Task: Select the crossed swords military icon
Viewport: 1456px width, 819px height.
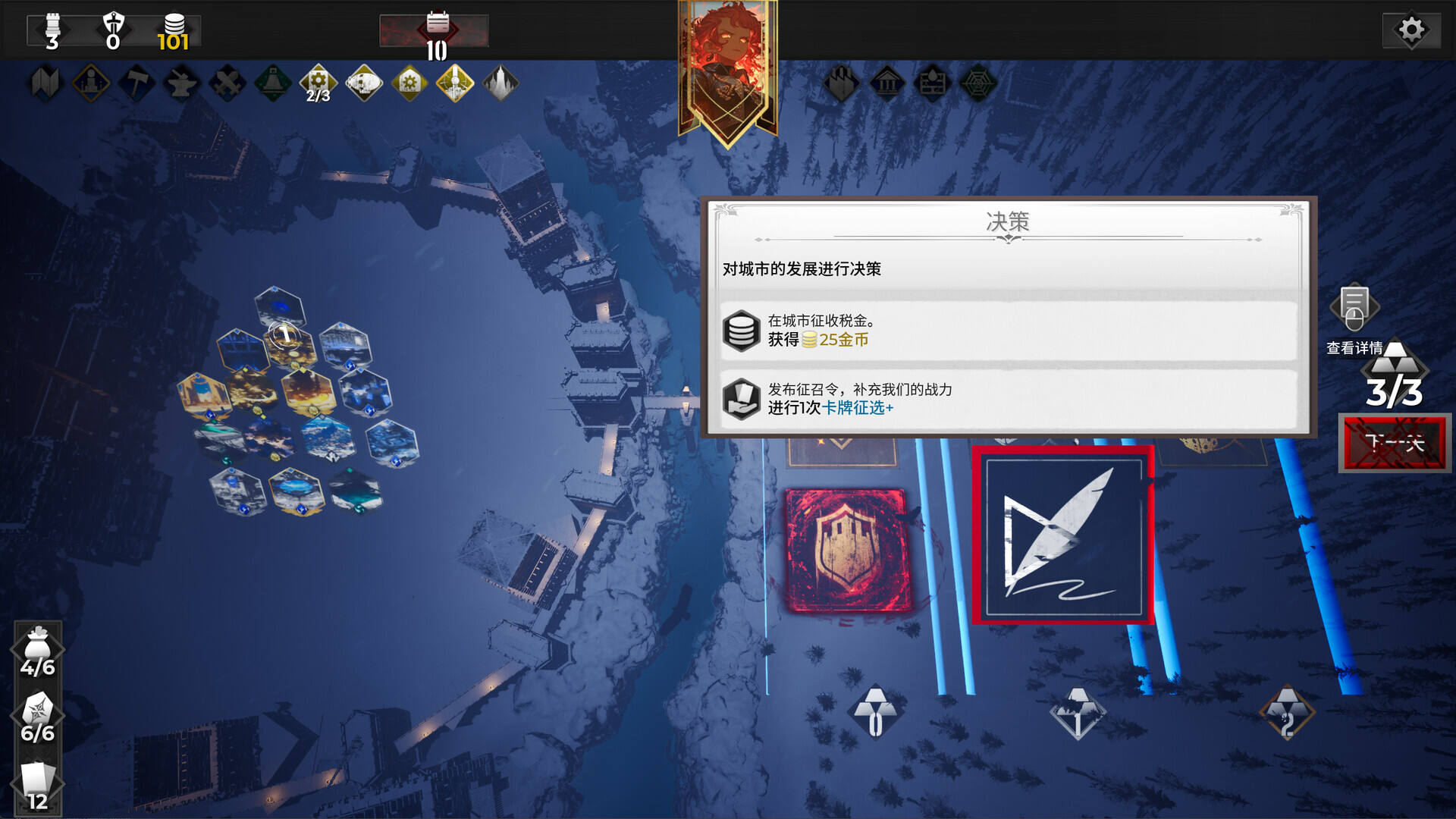Action: tap(226, 83)
